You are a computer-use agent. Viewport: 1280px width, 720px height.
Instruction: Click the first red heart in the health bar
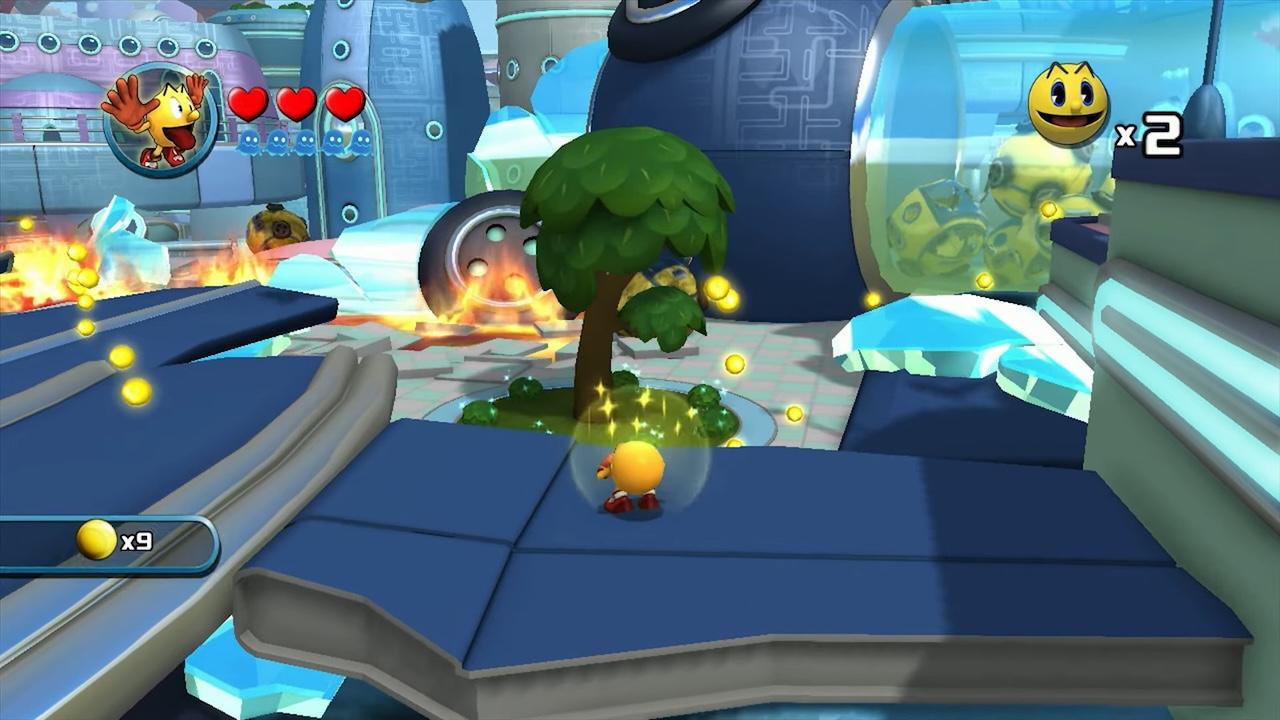tap(247, 103)
